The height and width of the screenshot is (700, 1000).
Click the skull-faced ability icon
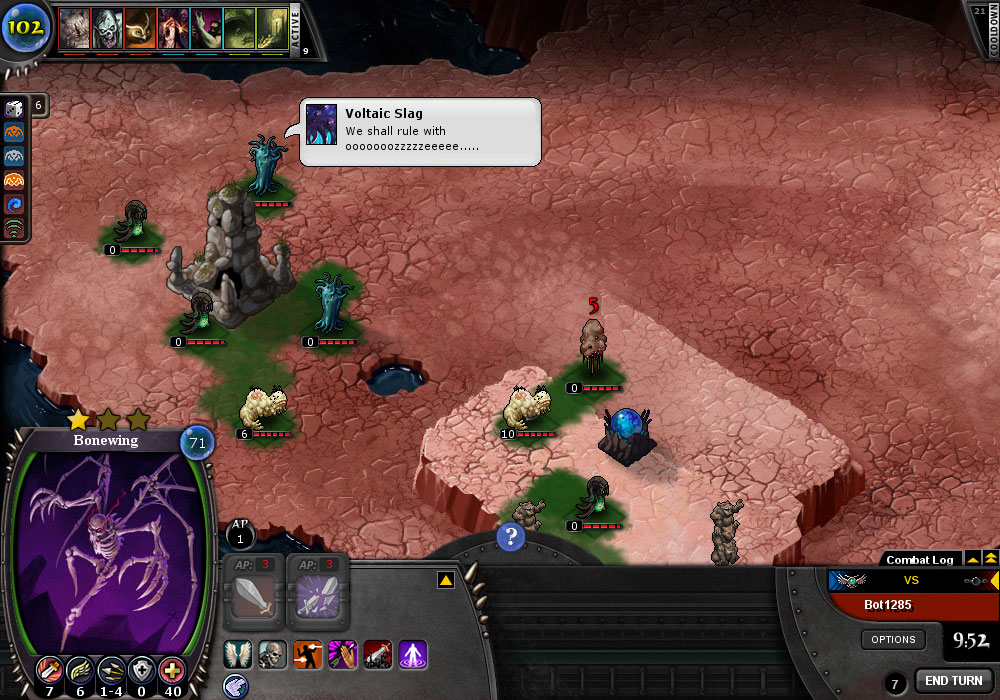click(x=272, y=656)
